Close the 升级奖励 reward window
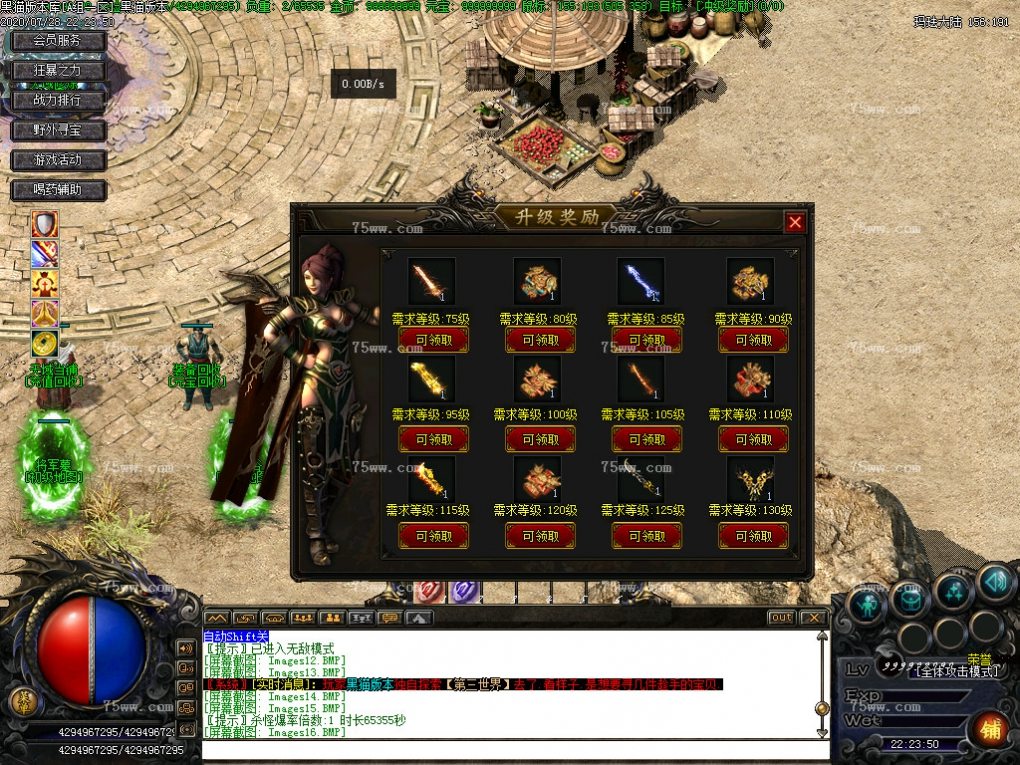Image resolution: width=1020 pixels, height=765 pixels. 795,223
